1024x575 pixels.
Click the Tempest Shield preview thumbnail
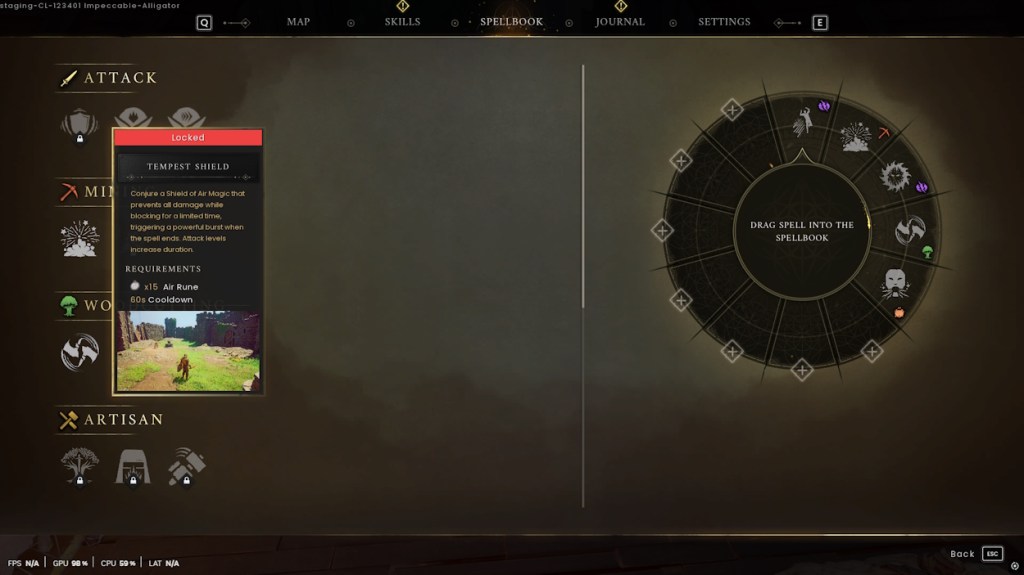click(188, 350)
